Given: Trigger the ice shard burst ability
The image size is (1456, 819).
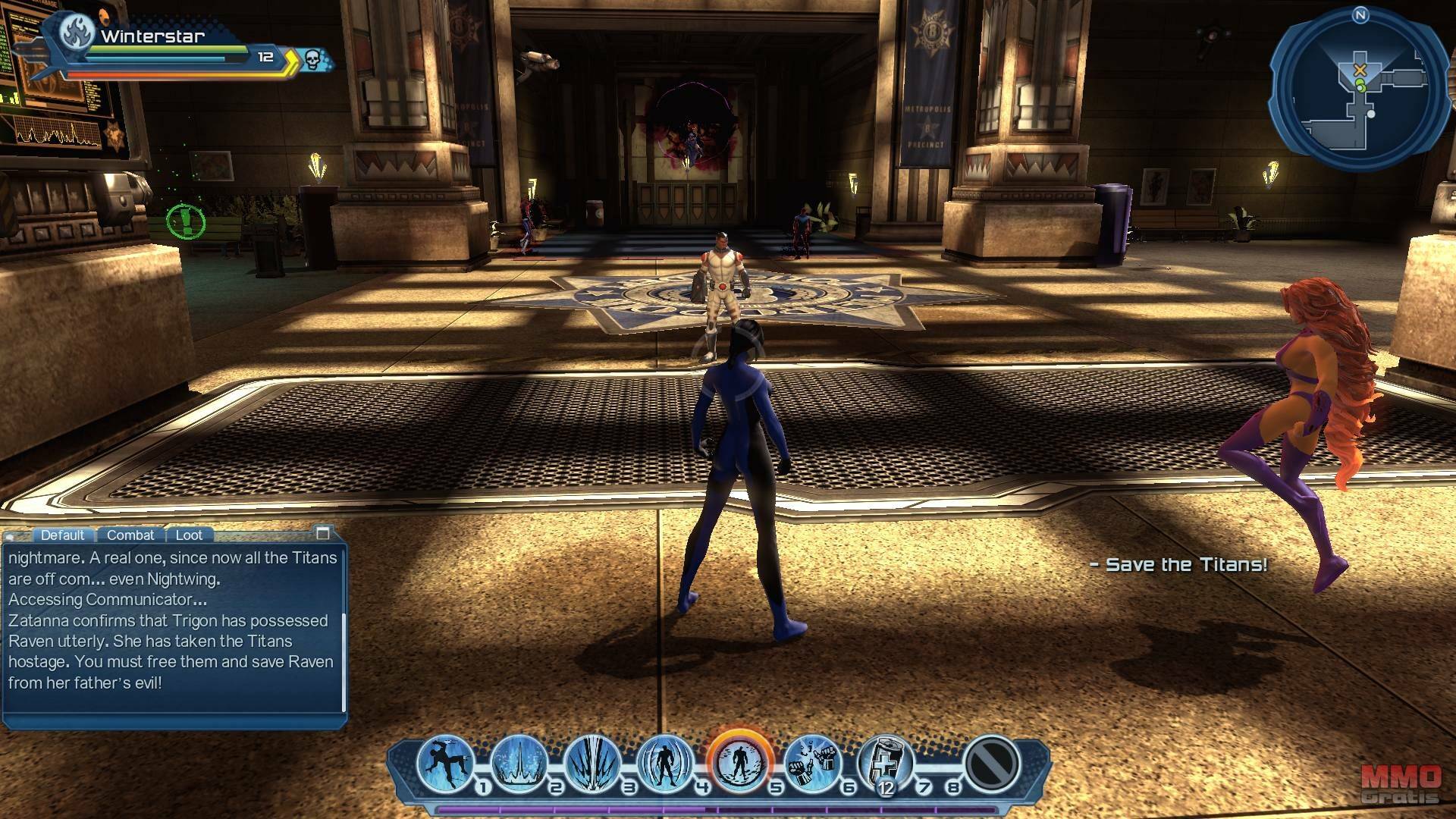Looking at the screenshot, I should tap(592, 761).
